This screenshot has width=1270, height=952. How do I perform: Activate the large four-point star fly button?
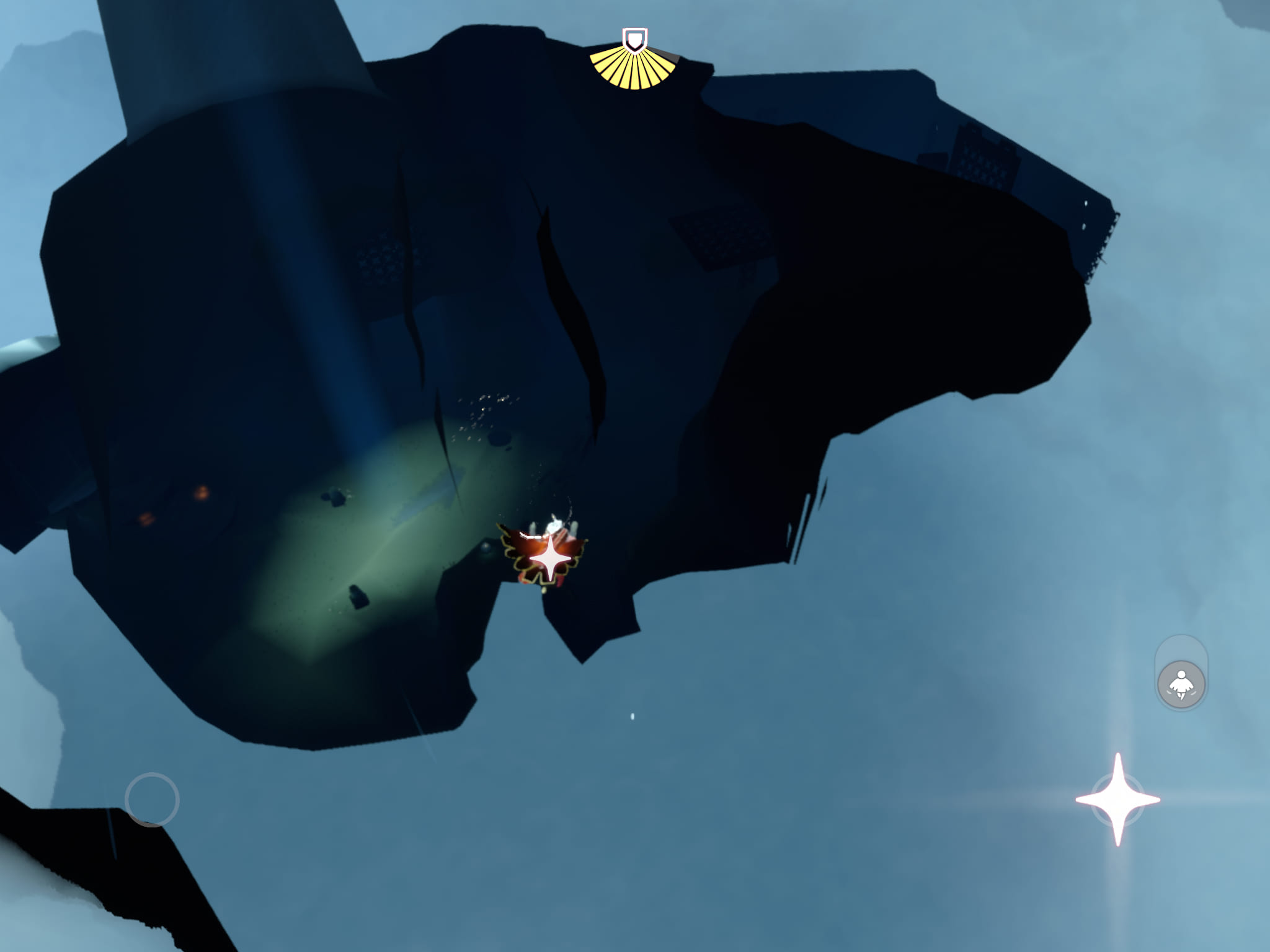click(x=1117, y=800)
